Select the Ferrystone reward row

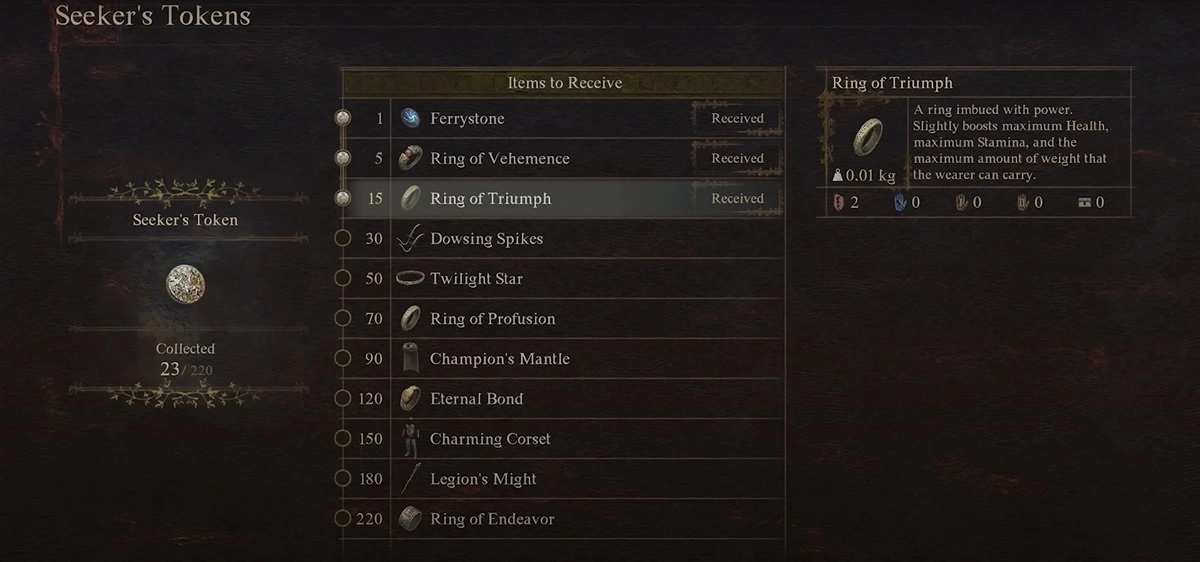click(560, 119)
